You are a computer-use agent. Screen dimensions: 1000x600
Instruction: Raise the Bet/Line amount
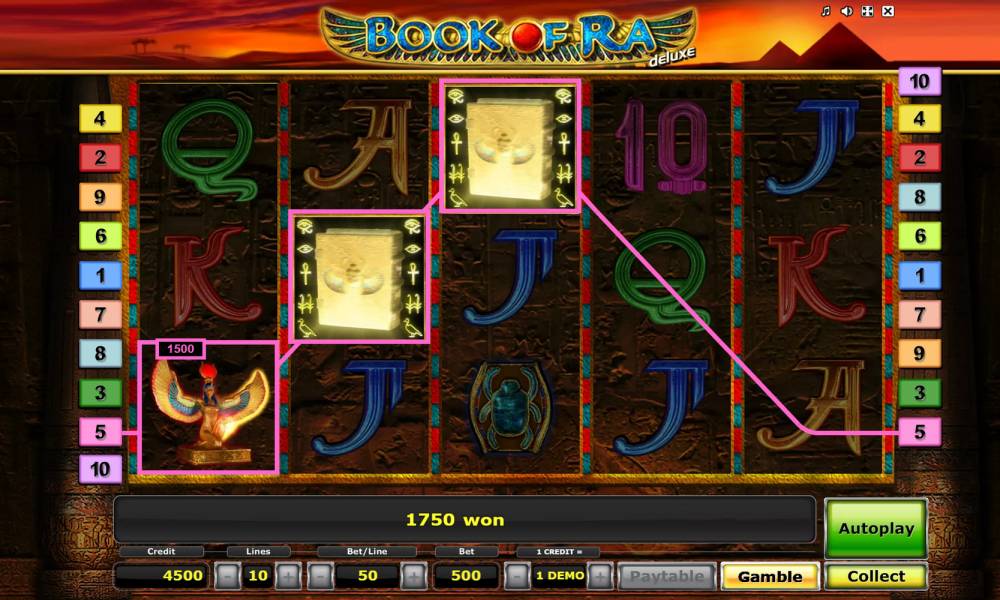pyautogui.click(x=413, y=576)
